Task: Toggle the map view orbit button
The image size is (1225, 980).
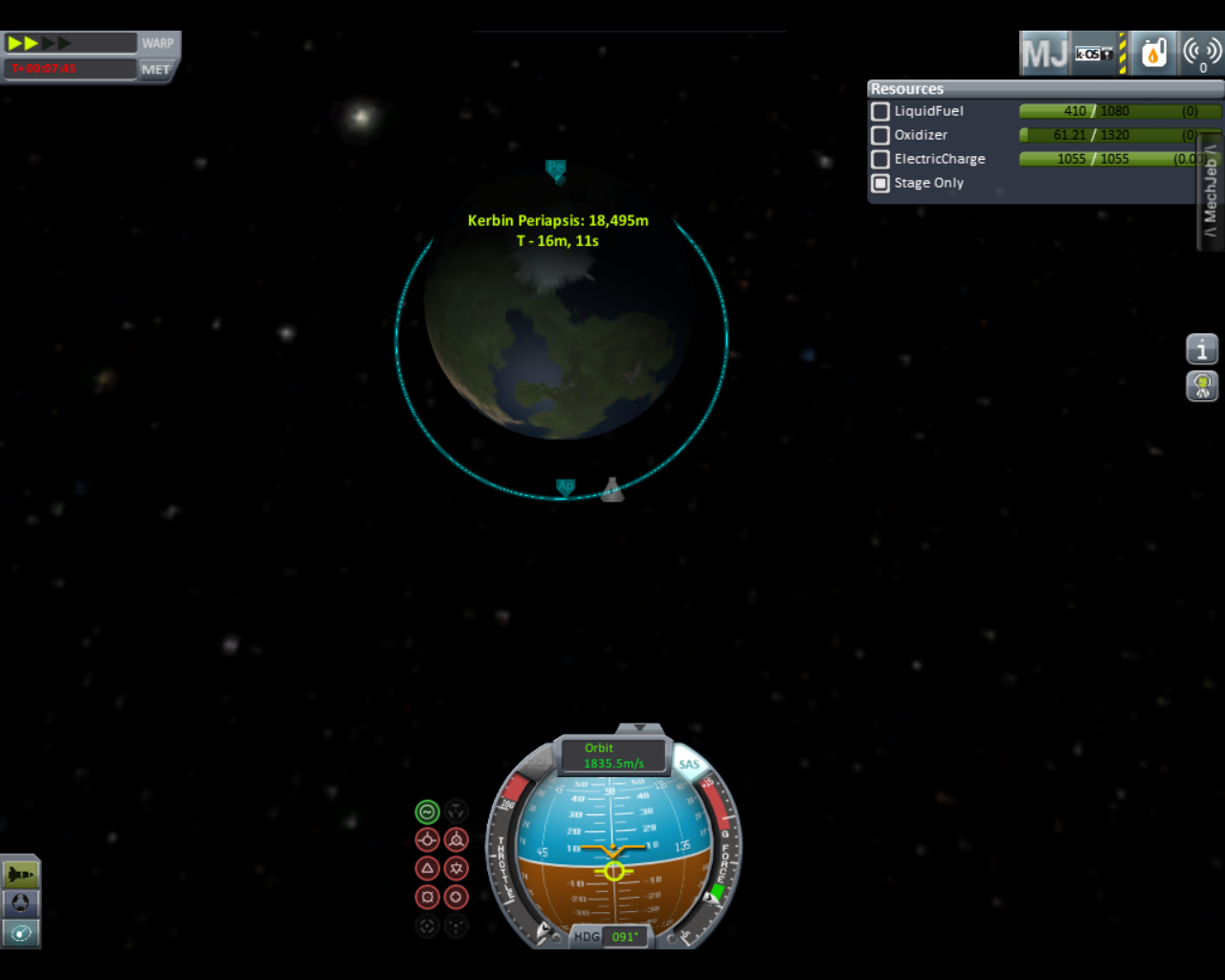Action: [x=21, y=932]
